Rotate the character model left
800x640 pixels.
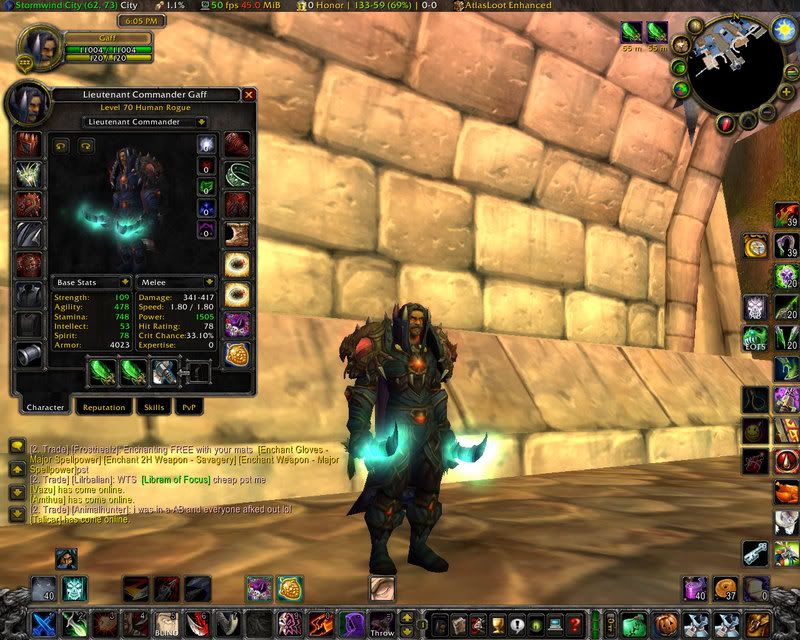click(60, 146)
